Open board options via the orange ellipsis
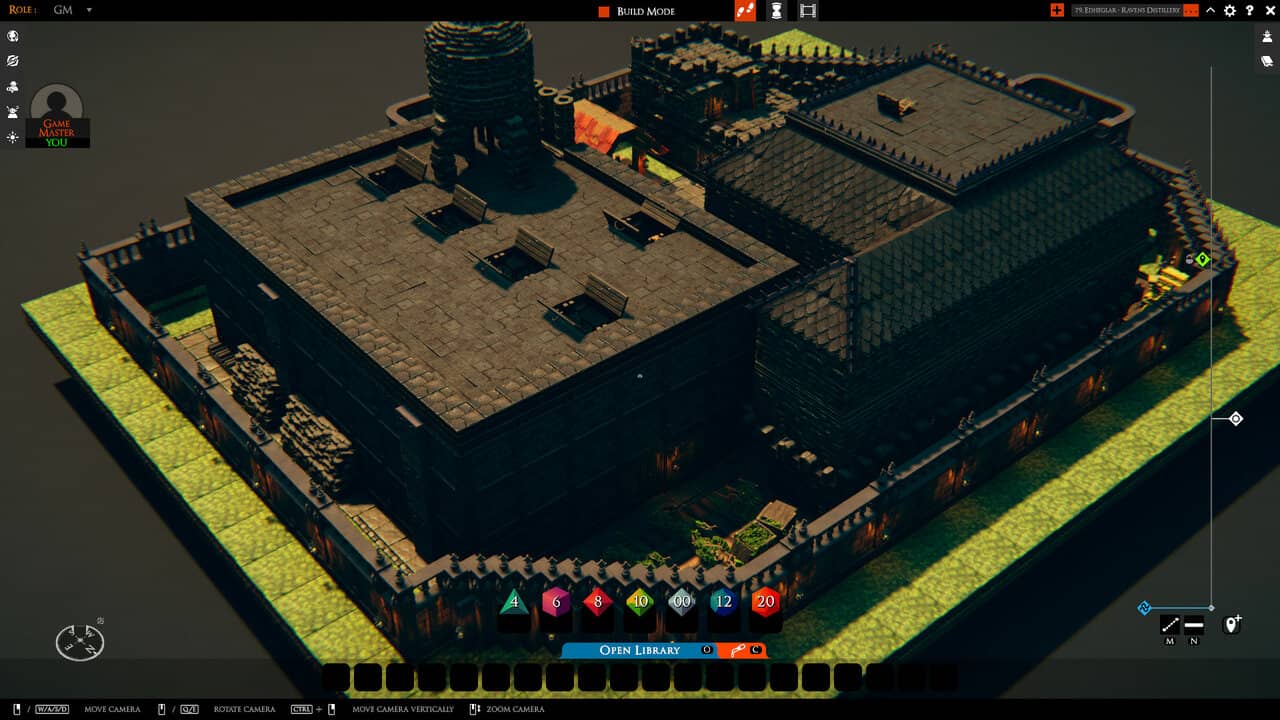Viewport: 1280px width, 720px height. tap(1191, 11)
